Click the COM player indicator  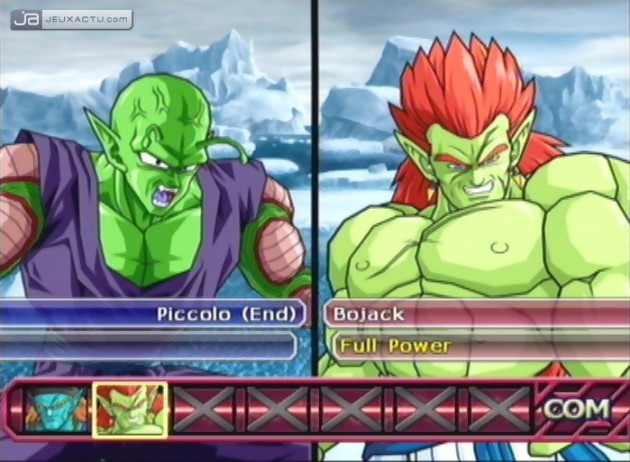pyautogui.click(x=577, y=409)
